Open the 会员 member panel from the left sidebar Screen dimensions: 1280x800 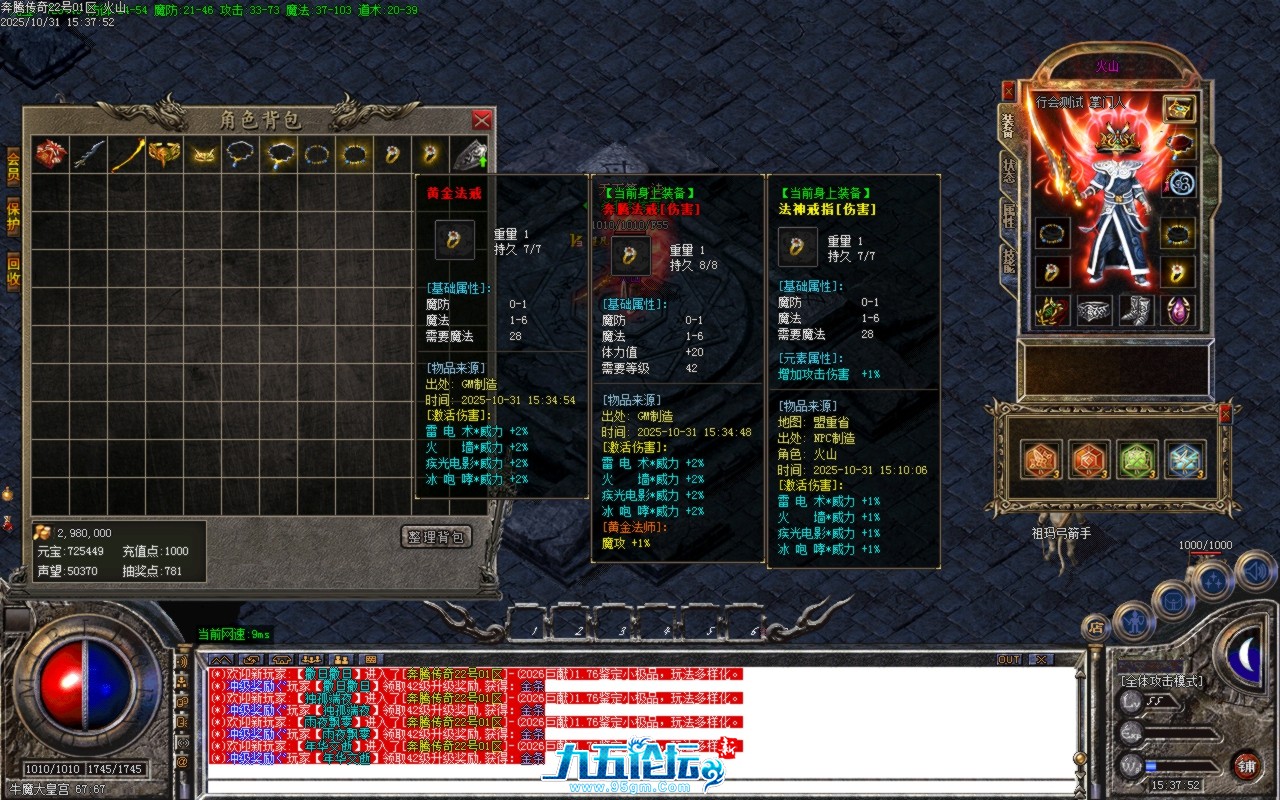click(x=14, y=165)
